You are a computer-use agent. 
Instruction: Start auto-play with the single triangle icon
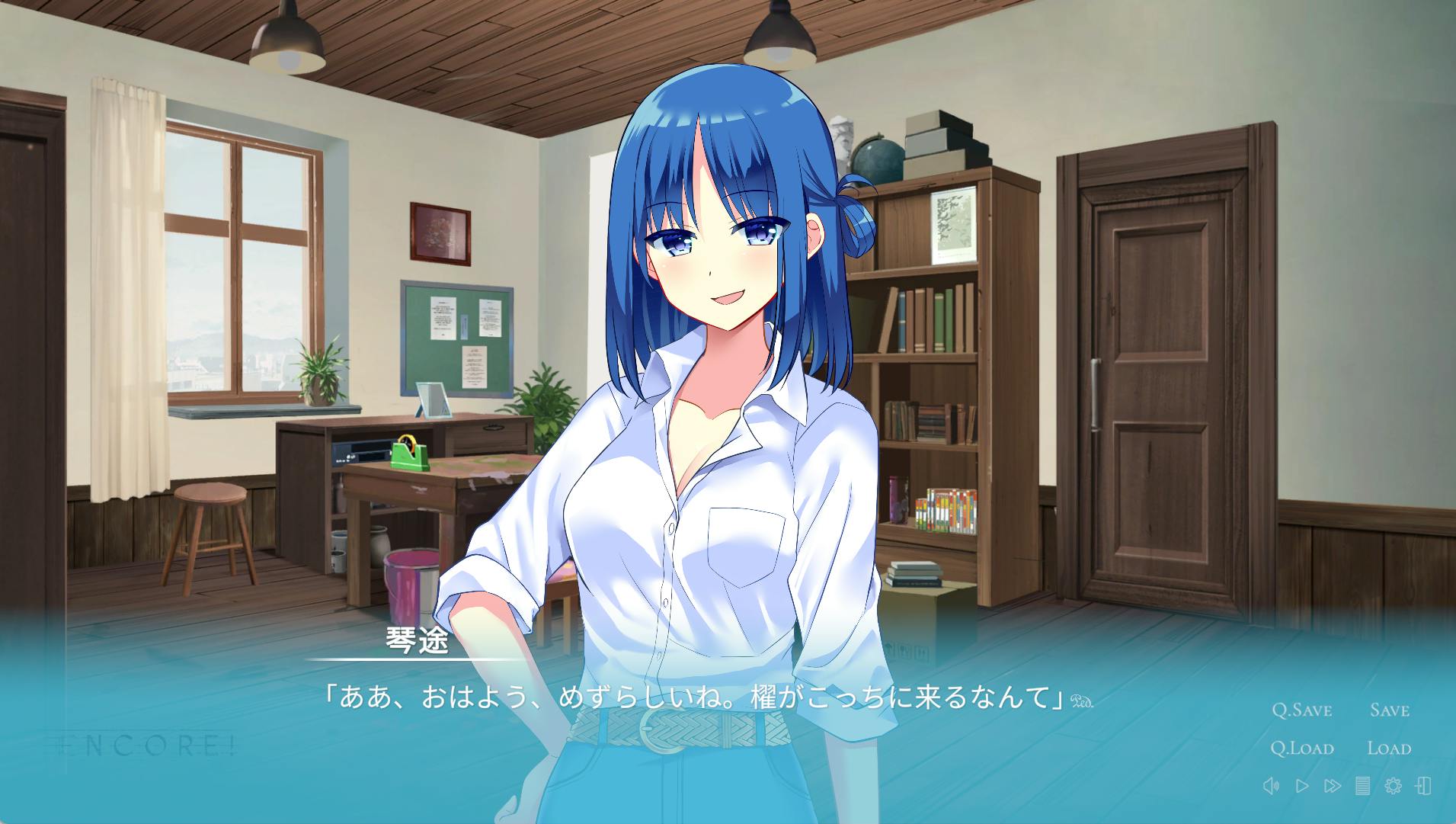(x=1302, y=786)
